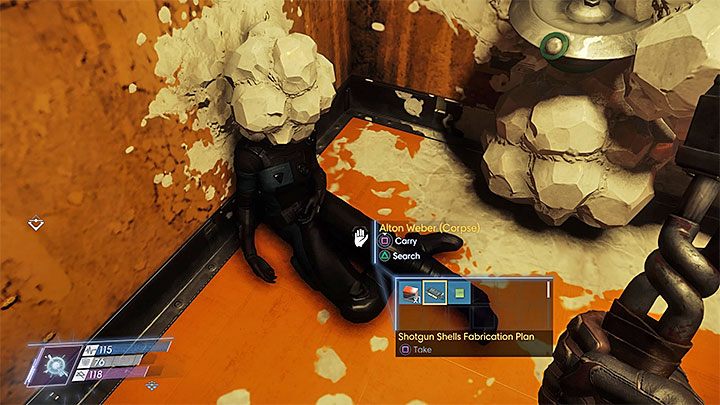The height and width of the screenshot is (405, 720).
Task: Click the hand interaction icon
Action: click(x=361, y=239)
